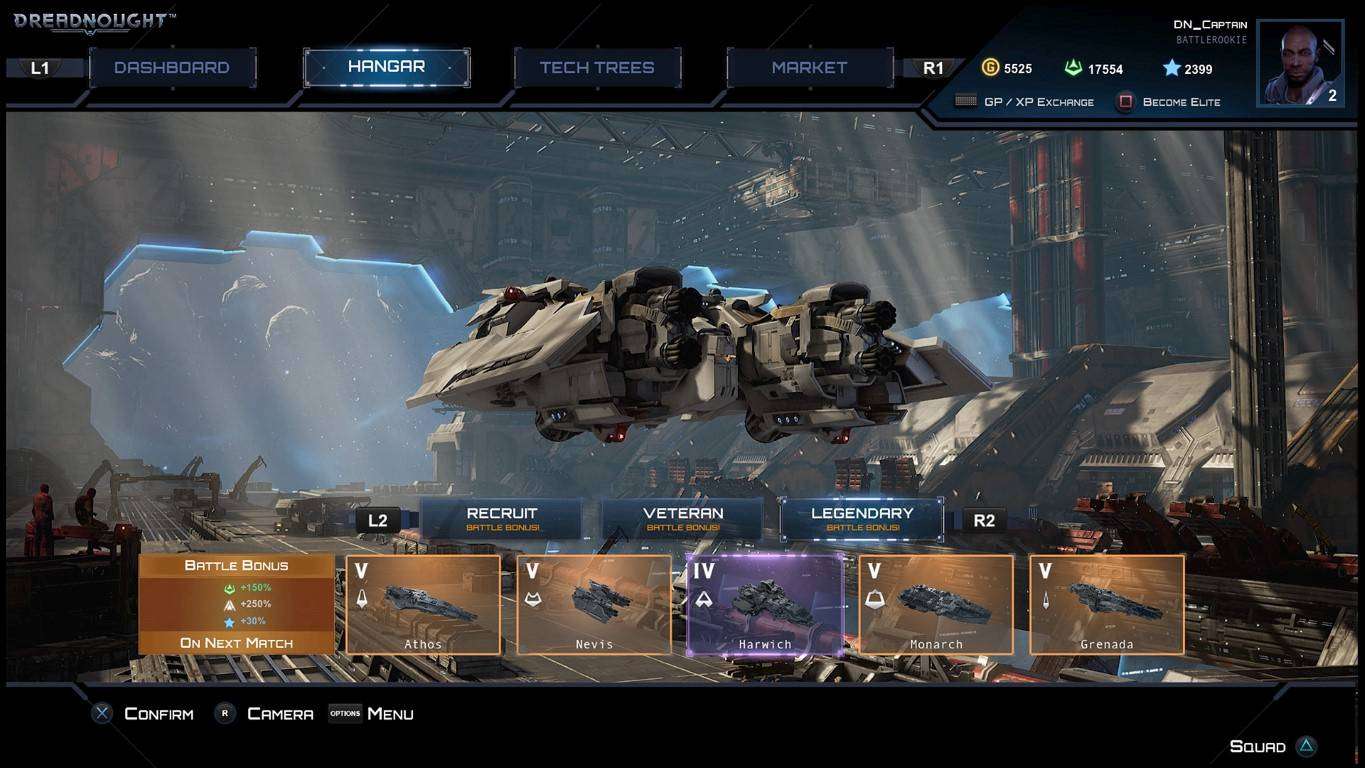Switch to the Legendary fleet tab
This screenshot has height=768, width=1365.
coord(862,518)
